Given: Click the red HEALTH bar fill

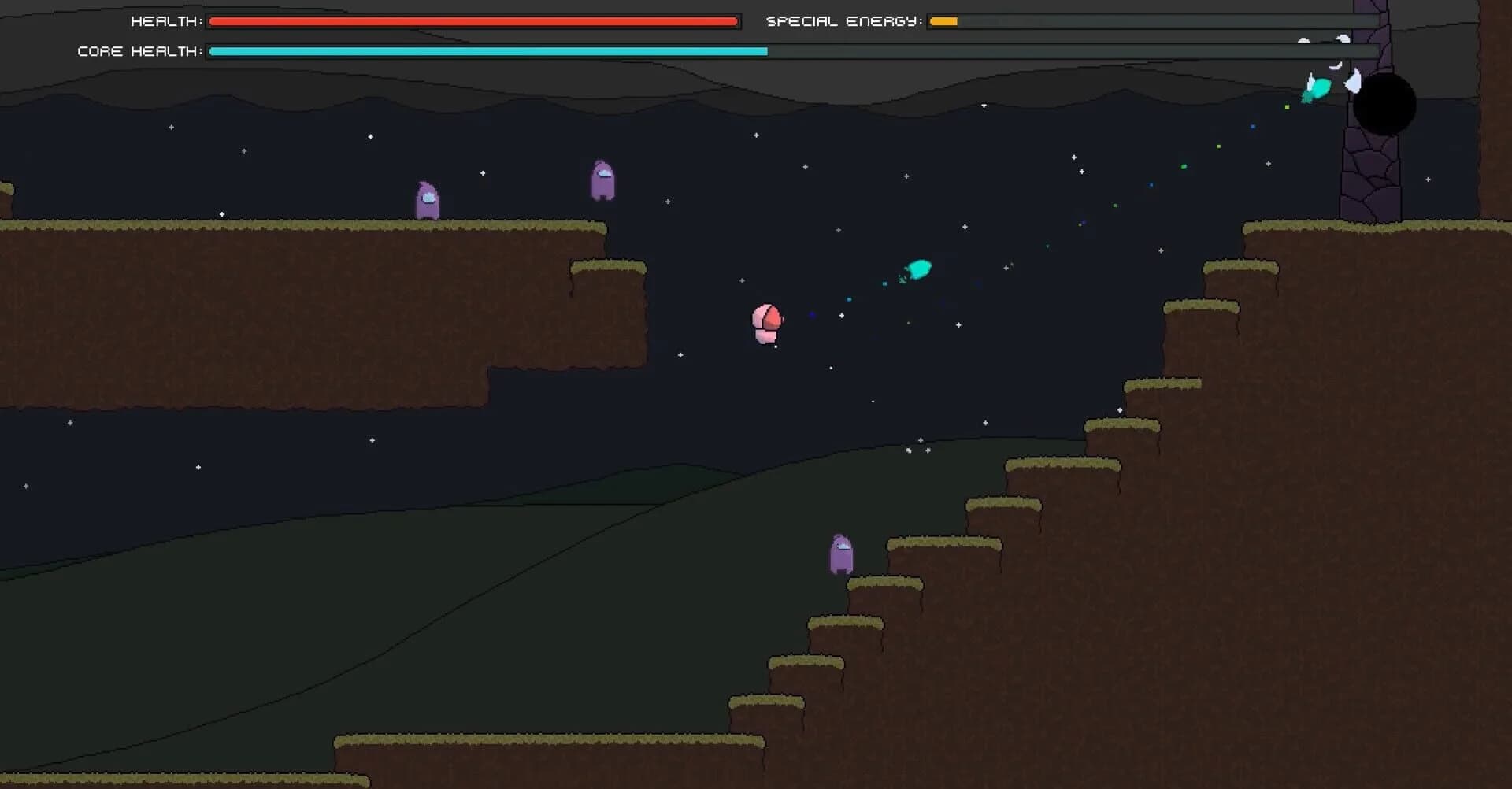Looking at the screenshot, I should [x=472, y=21].
